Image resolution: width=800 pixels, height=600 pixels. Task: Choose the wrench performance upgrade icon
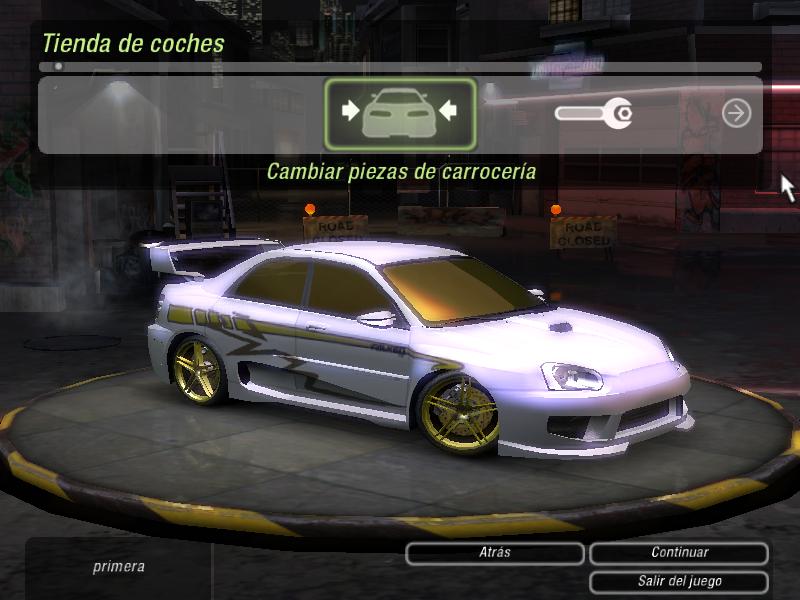pyautogui.click(x=593, y=114)
